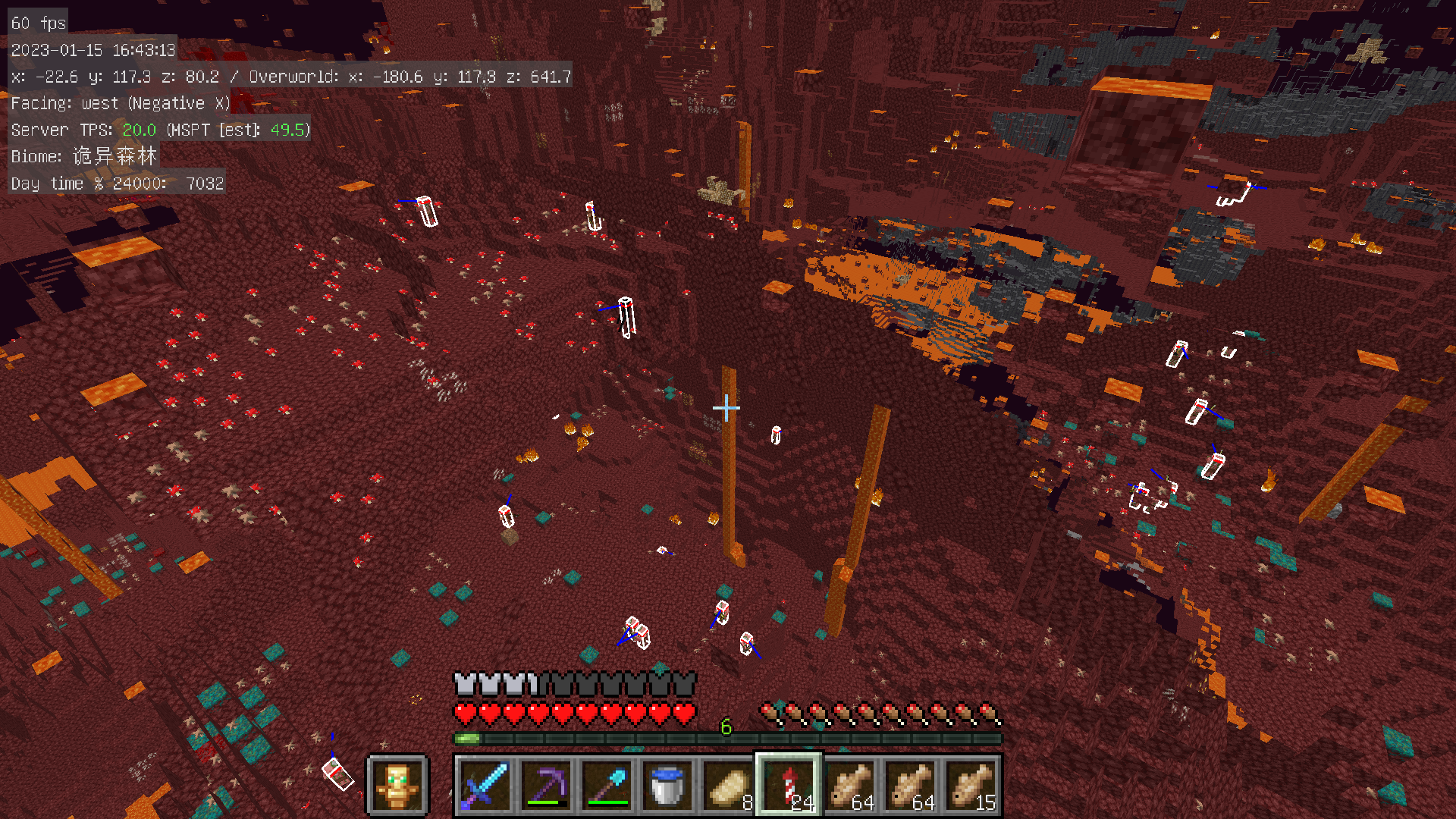
Task: Select the cooked fish stack of 15
Action: pyautogui.click(x=971, y=786)
